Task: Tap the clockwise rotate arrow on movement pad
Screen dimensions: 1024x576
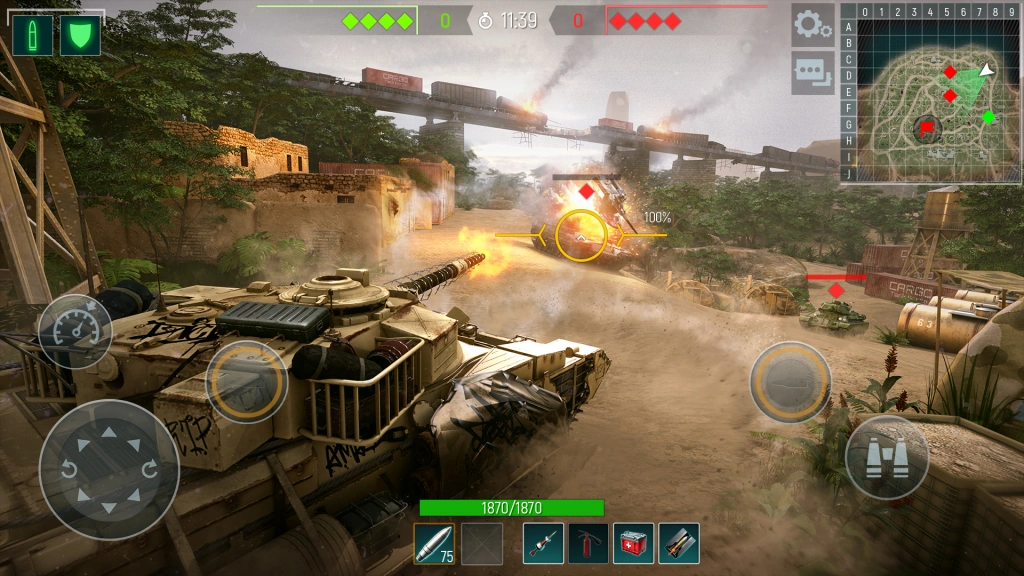Action: 149,469
